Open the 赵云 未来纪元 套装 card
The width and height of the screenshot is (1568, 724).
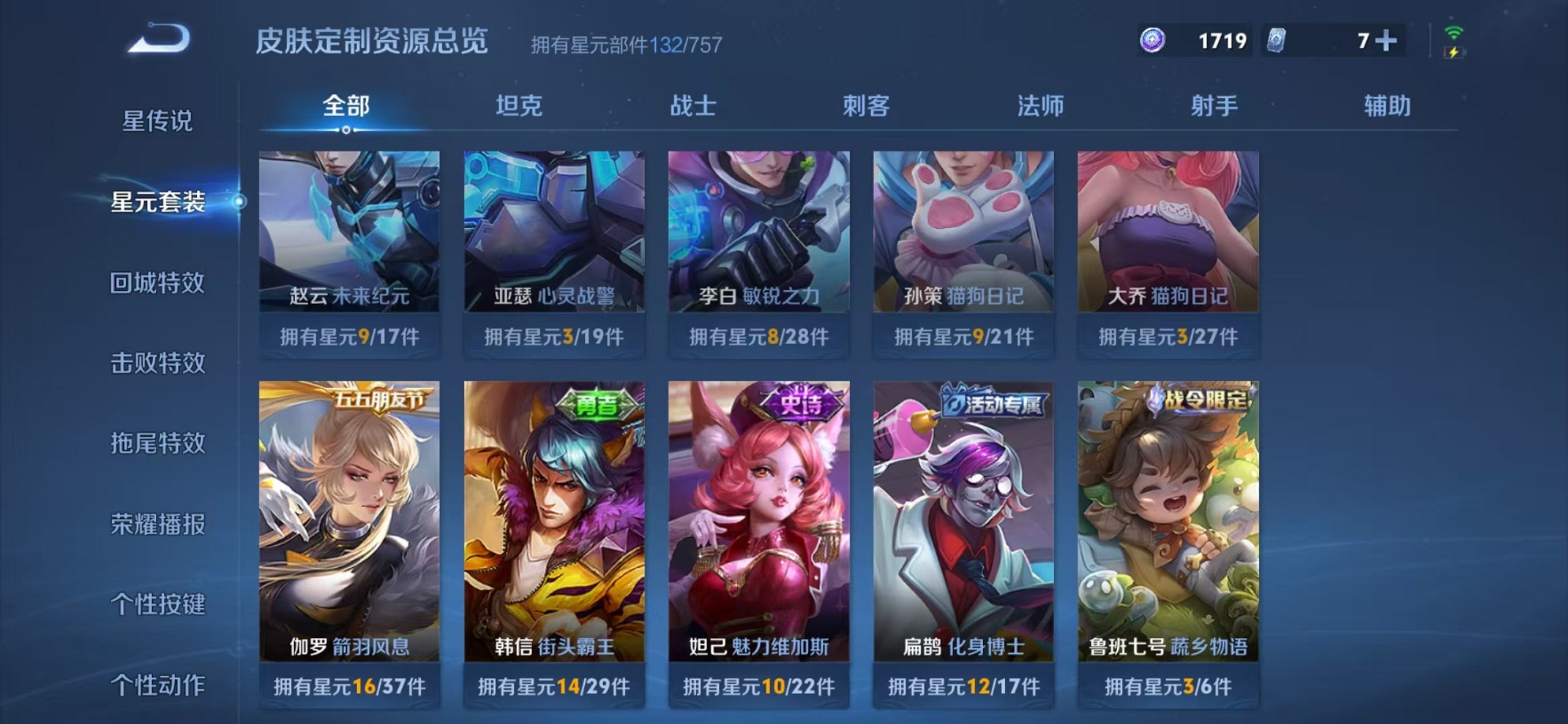tap(350, 237)
